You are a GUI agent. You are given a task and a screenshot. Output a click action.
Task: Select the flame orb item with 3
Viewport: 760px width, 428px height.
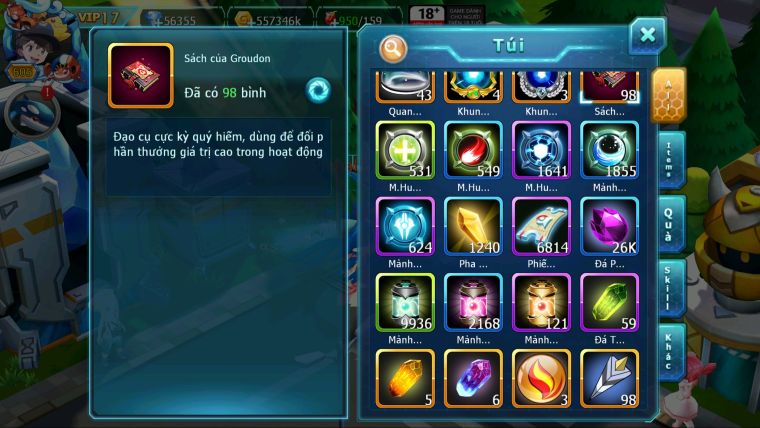pyautogui.click(x=541, y=377)
